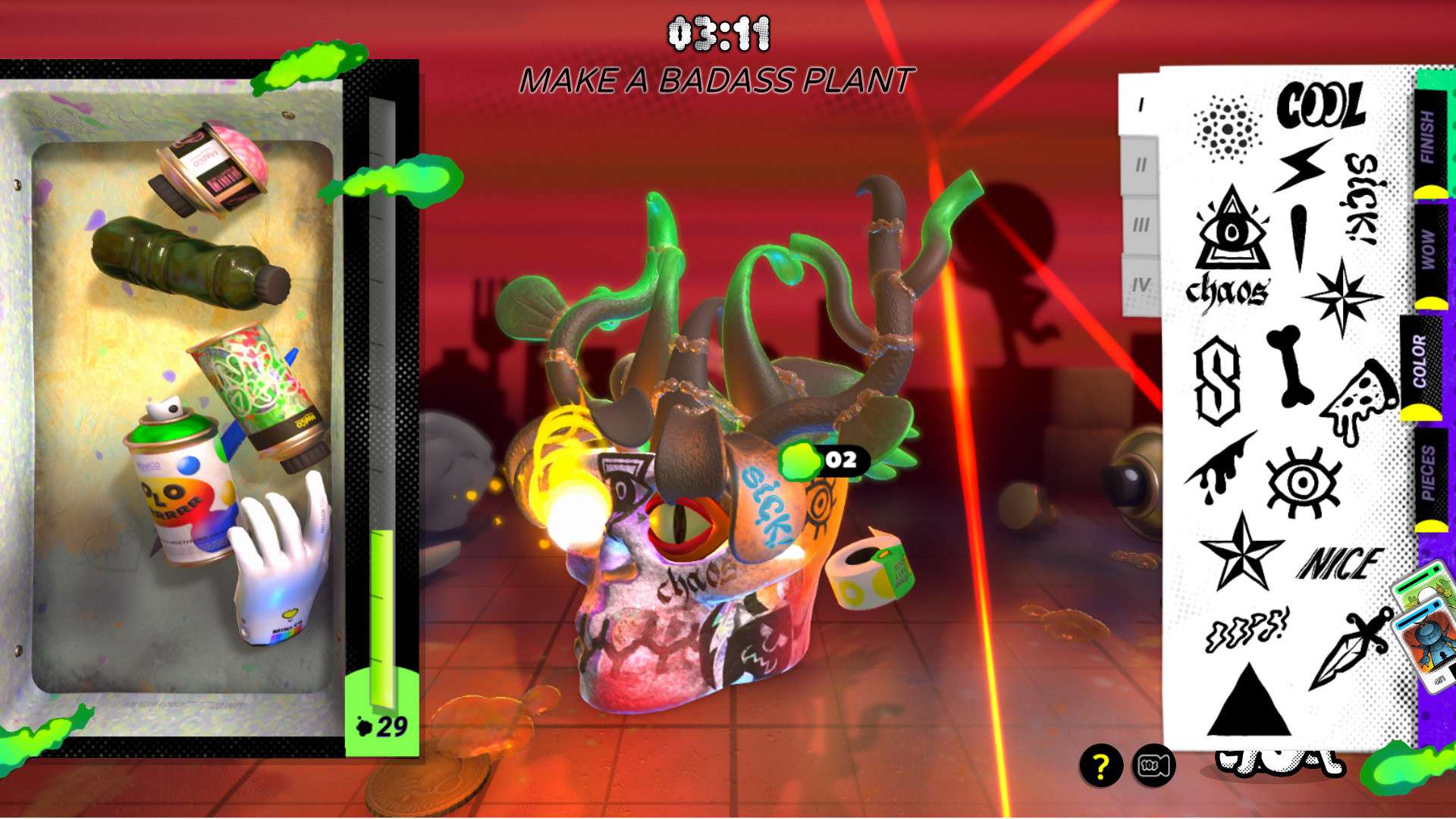
Task: Open sticker page III
Action: coord(1140,225)
